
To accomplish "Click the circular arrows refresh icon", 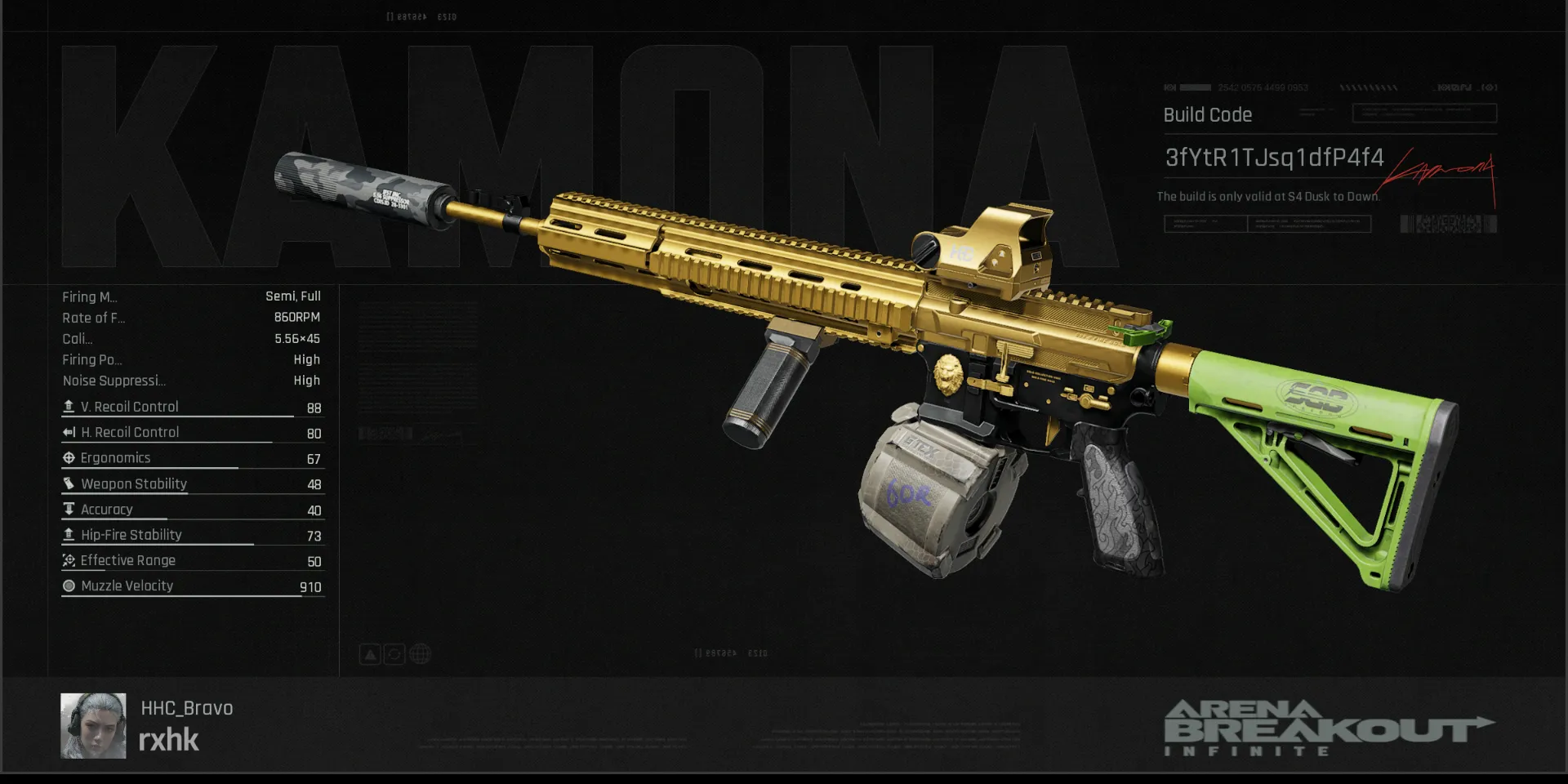I will 394,654.
